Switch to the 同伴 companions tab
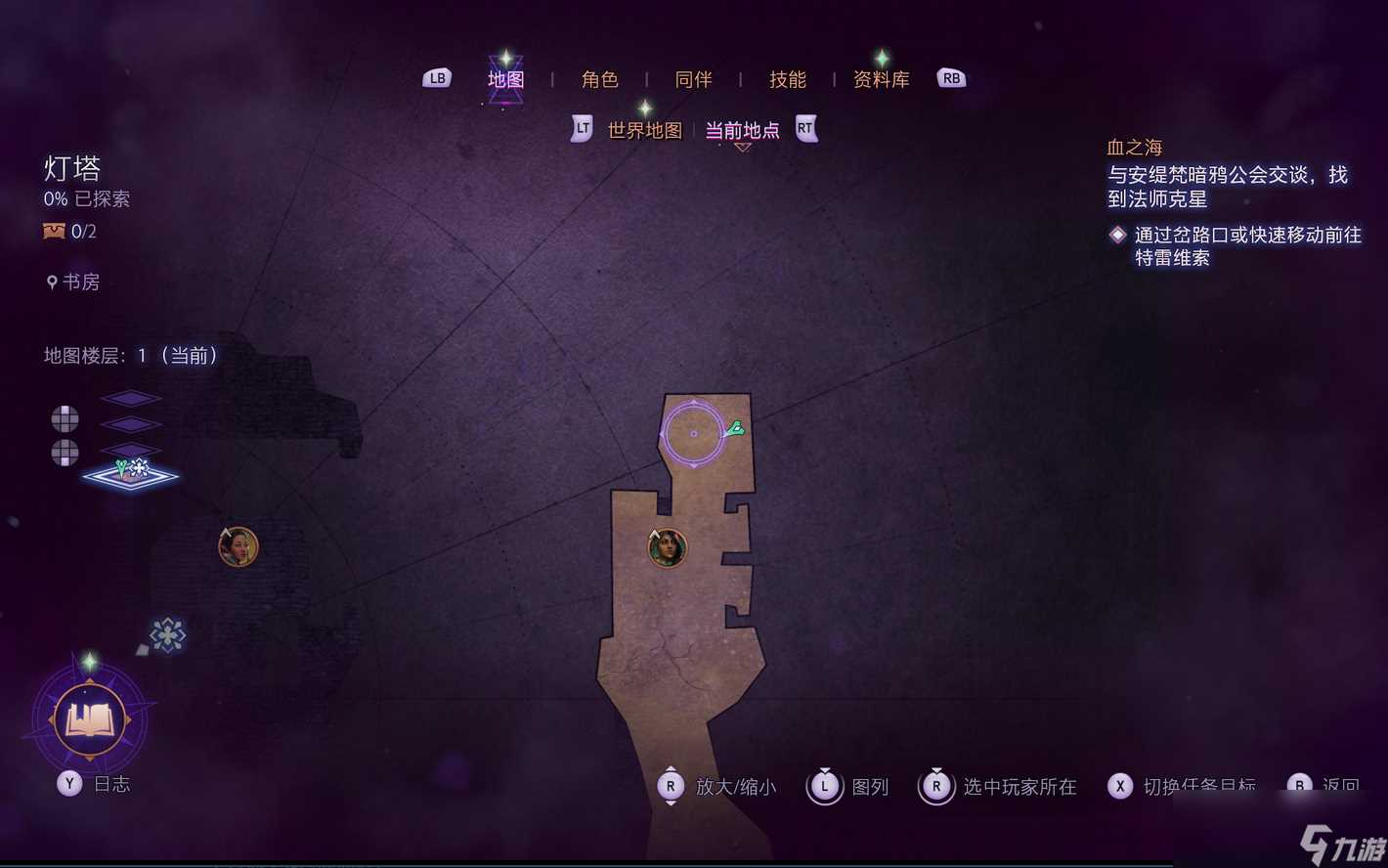Viewport: 1388px width, 868px height. coord(694,79)
